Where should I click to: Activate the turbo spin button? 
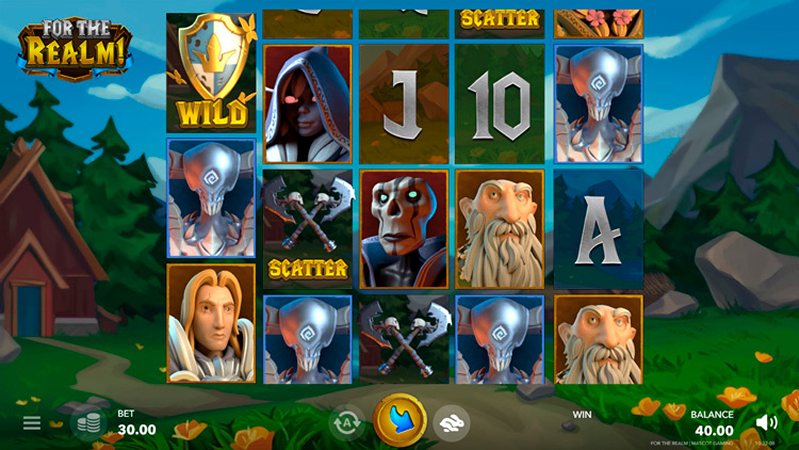pyautogui.click(x=455, y=422)
